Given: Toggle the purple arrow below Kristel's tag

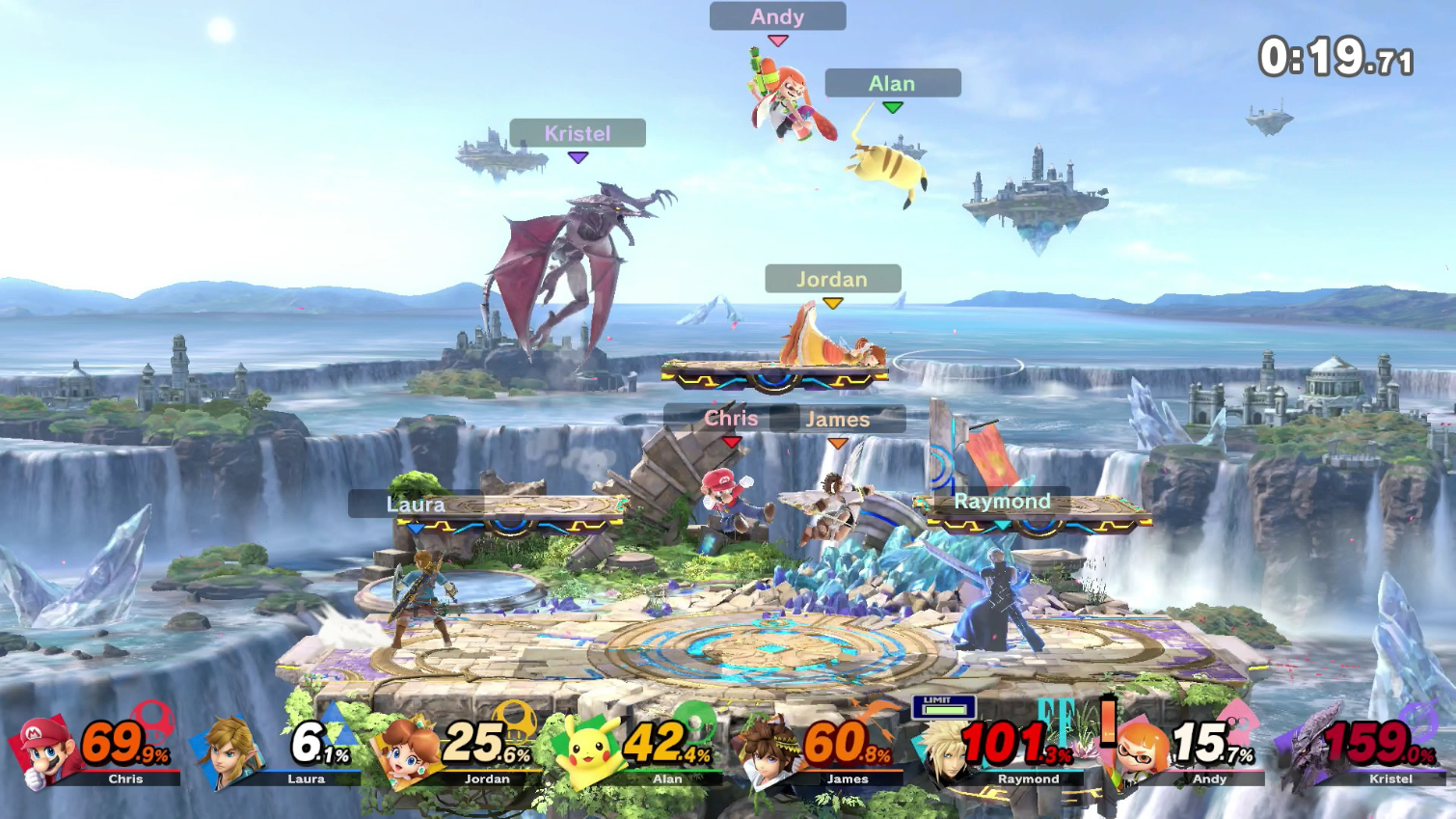Looking at the screenshot, I should click(x=576, y=157).
